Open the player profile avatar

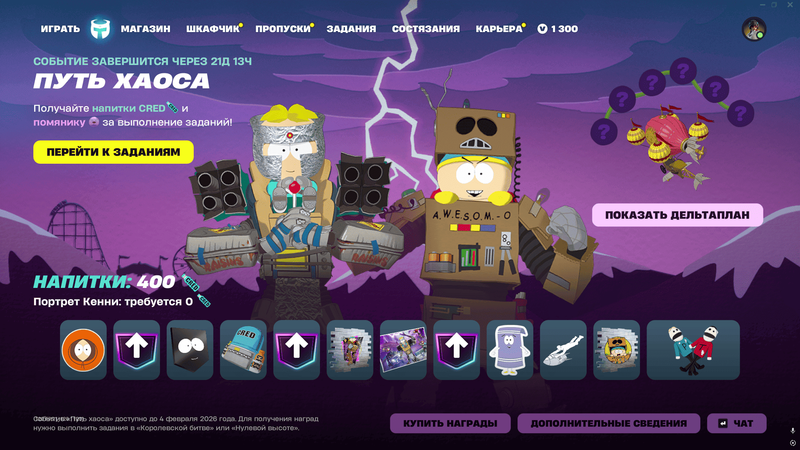click(753, 29)
